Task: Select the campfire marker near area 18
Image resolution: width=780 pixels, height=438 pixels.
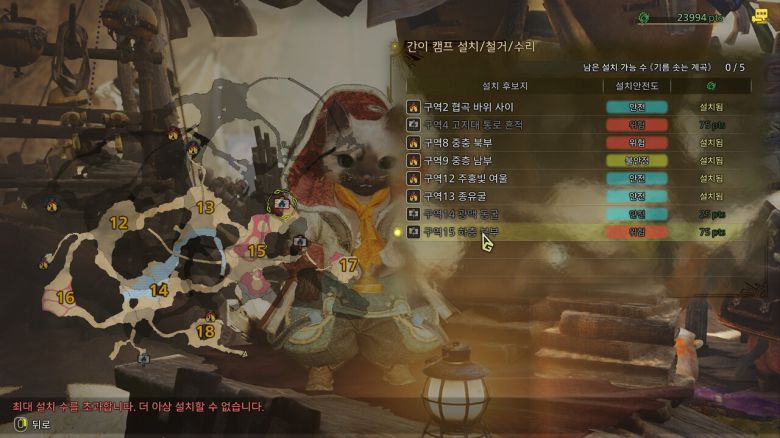Action: tap(209, 317)
